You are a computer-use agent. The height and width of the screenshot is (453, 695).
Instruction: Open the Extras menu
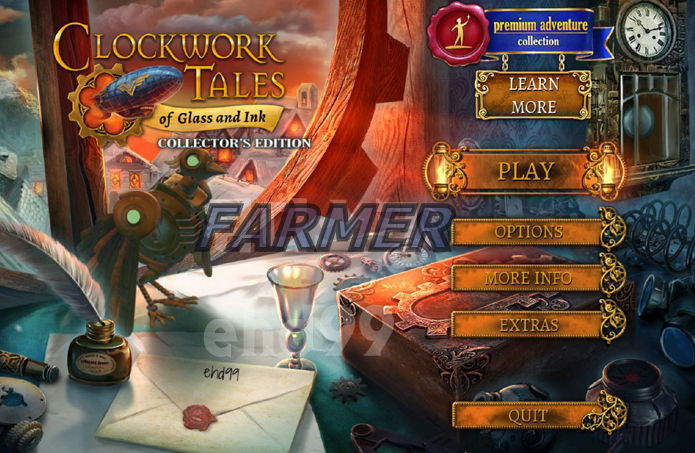(x=529, y=325)
